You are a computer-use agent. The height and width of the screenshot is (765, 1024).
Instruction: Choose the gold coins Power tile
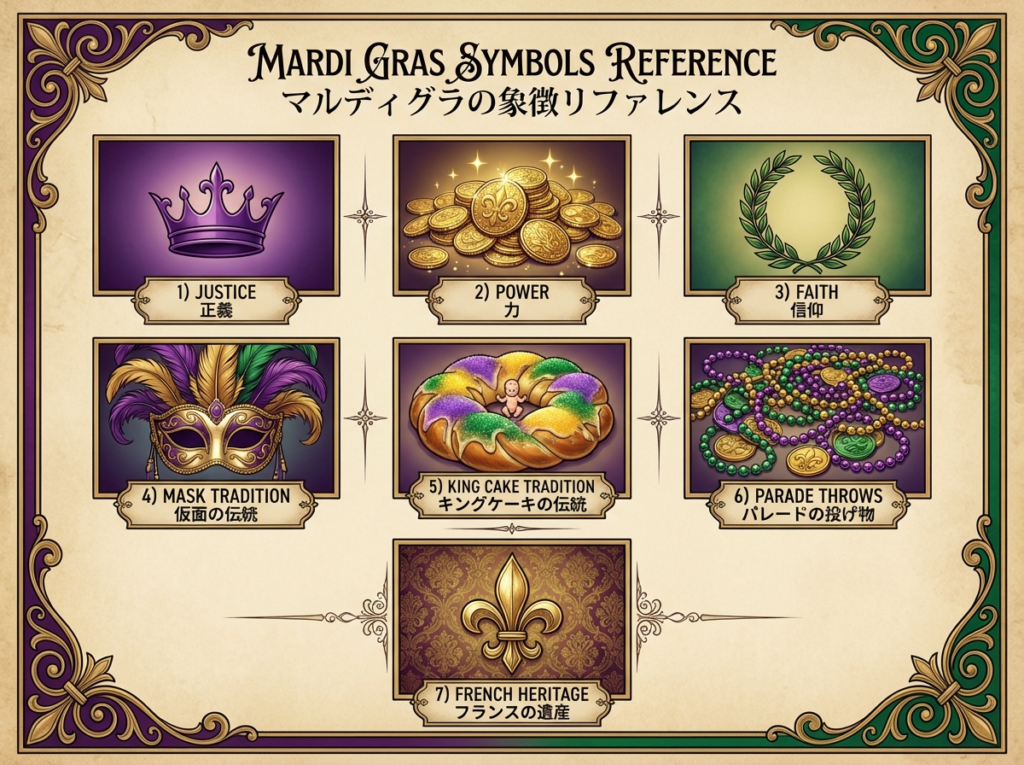click(511, 215)
